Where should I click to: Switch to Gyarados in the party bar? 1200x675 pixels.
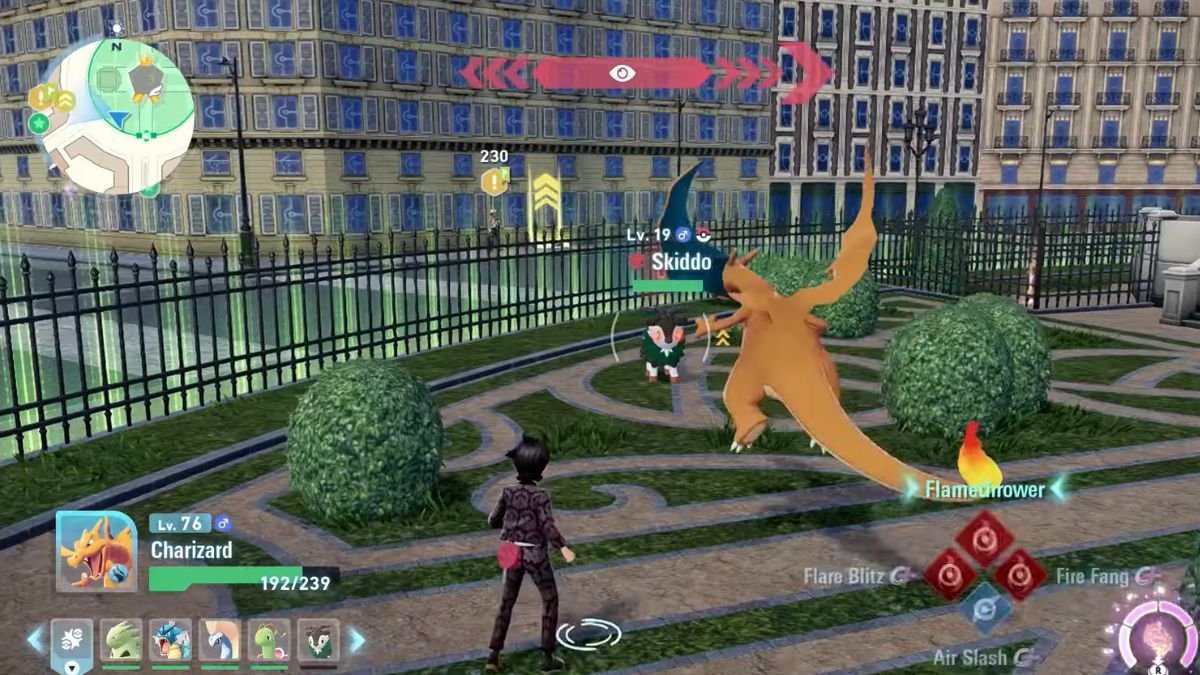171,641
